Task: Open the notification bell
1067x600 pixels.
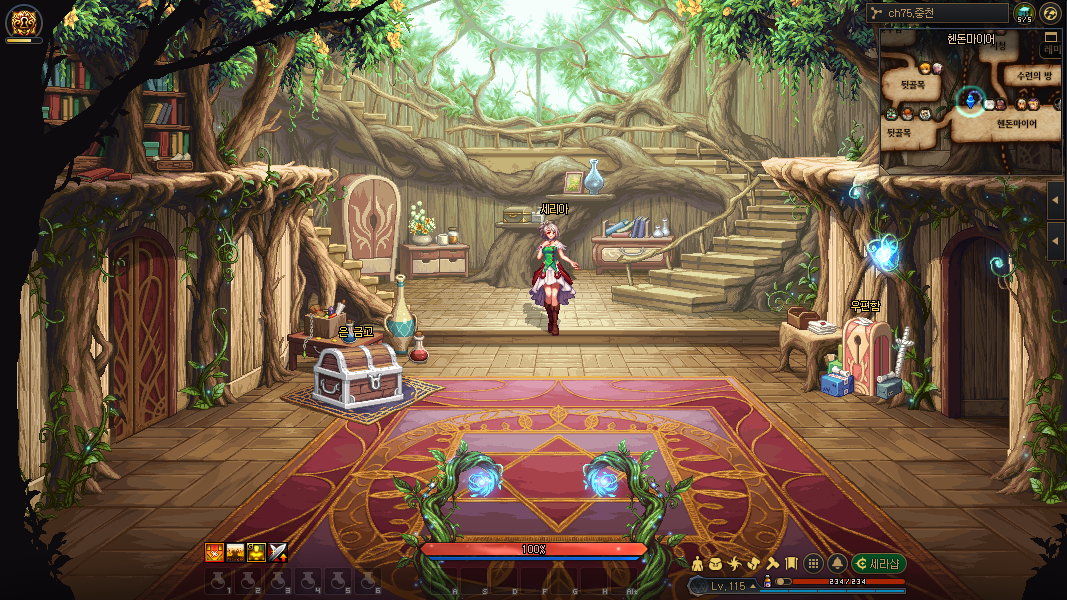Action: pos(837,564)
